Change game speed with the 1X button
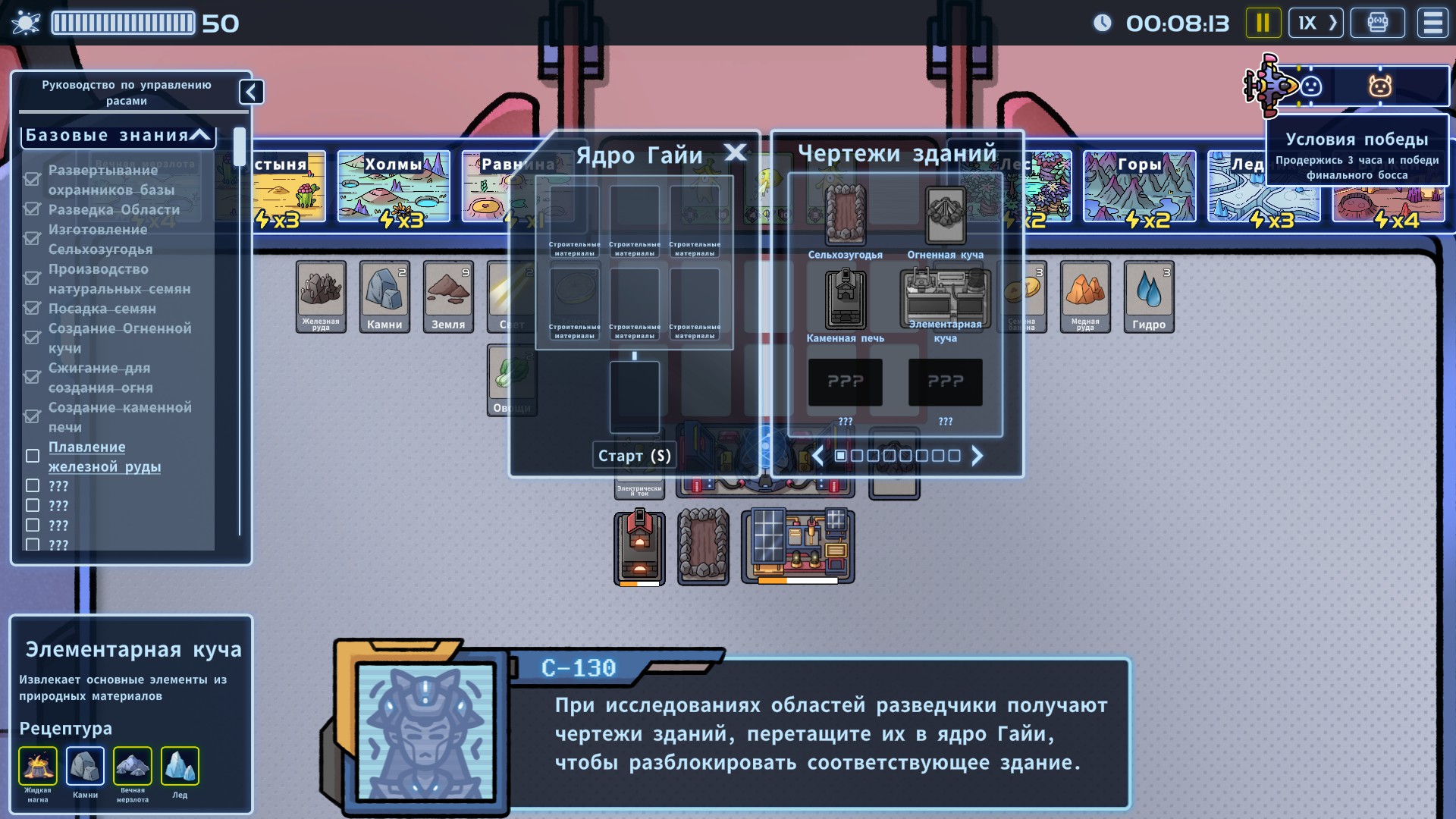 click(1316, 23)
